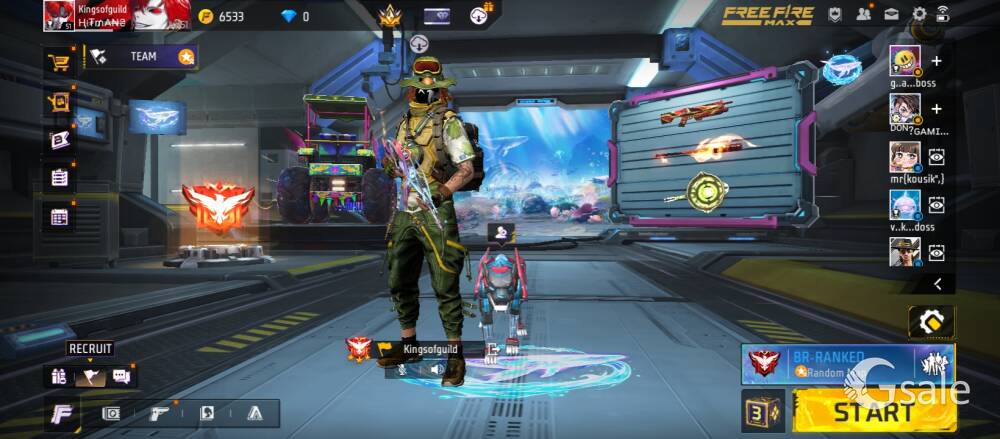Collapse the friends side panel arrow
Screen dimensions: 1000x439
[937, 284]
